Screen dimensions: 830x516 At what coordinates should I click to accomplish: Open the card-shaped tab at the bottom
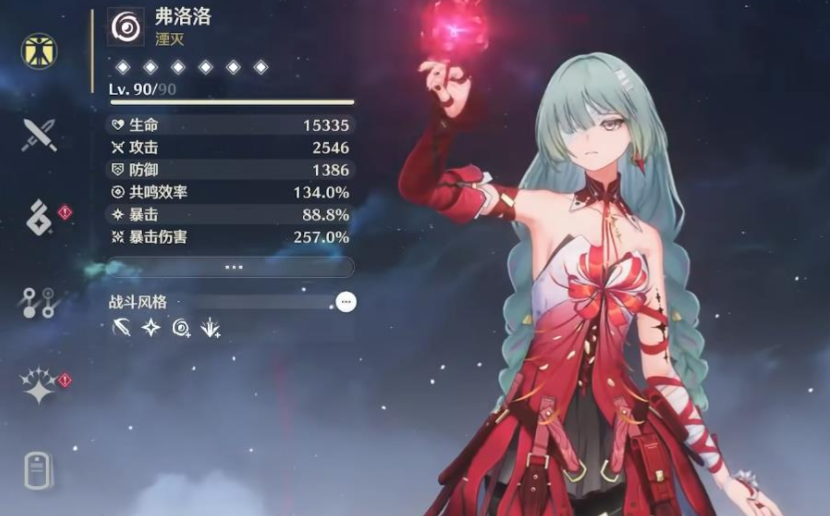[x=39, y=471]
